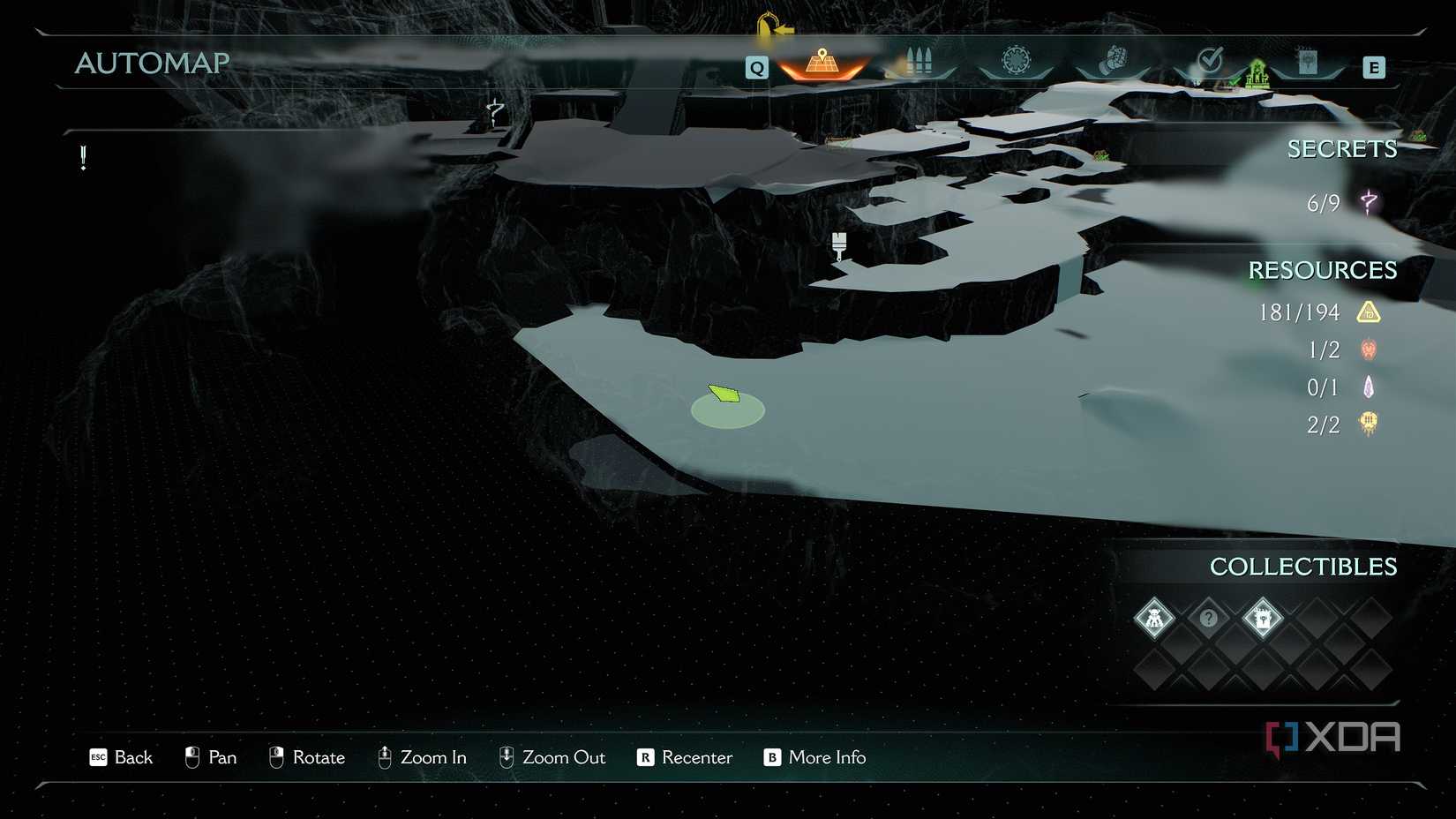Open the last tab with the book icon
Viewport: 1456px width, 819px height.
[1307, 62]
